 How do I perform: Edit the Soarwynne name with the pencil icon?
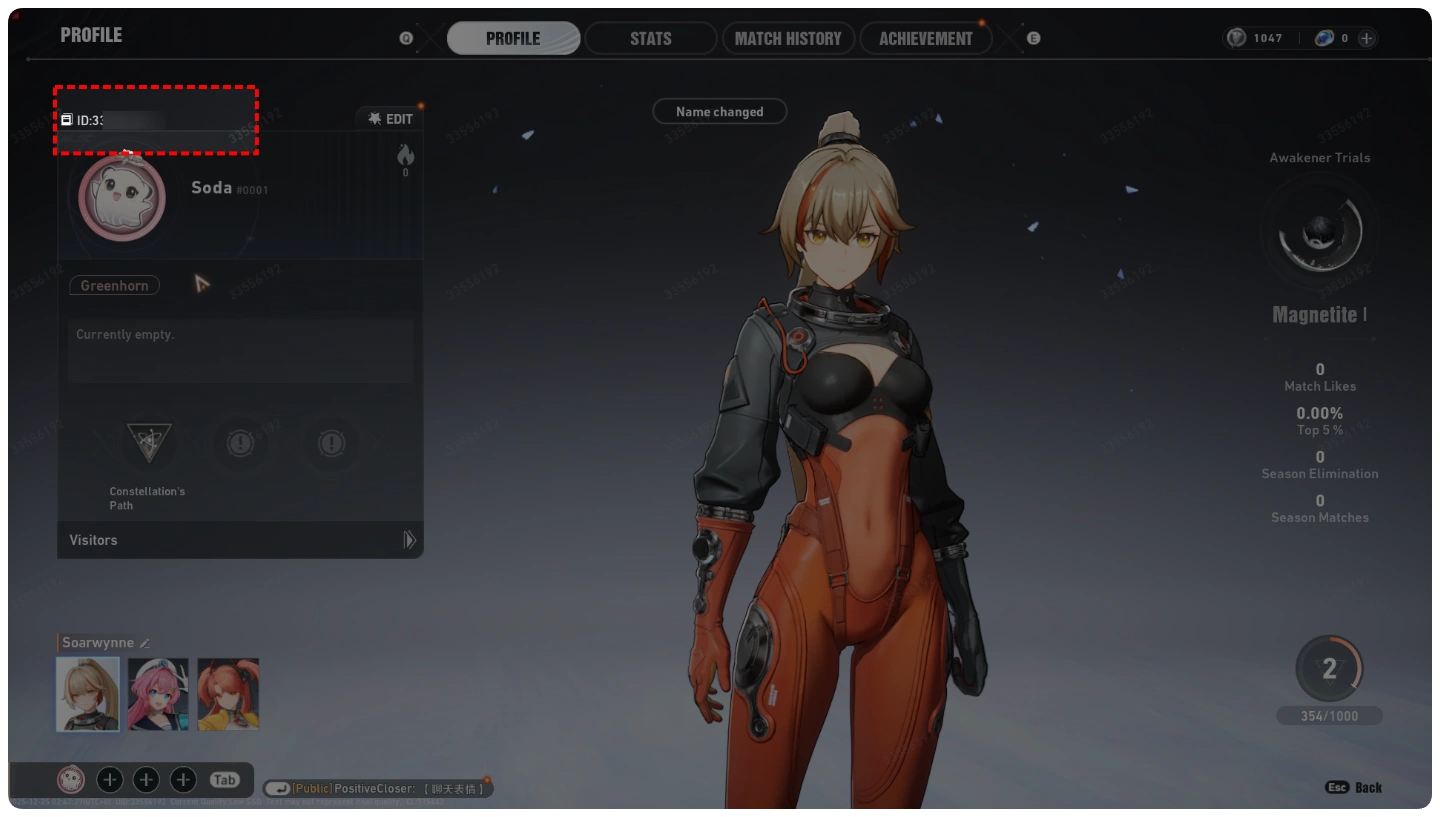point(145,643)
